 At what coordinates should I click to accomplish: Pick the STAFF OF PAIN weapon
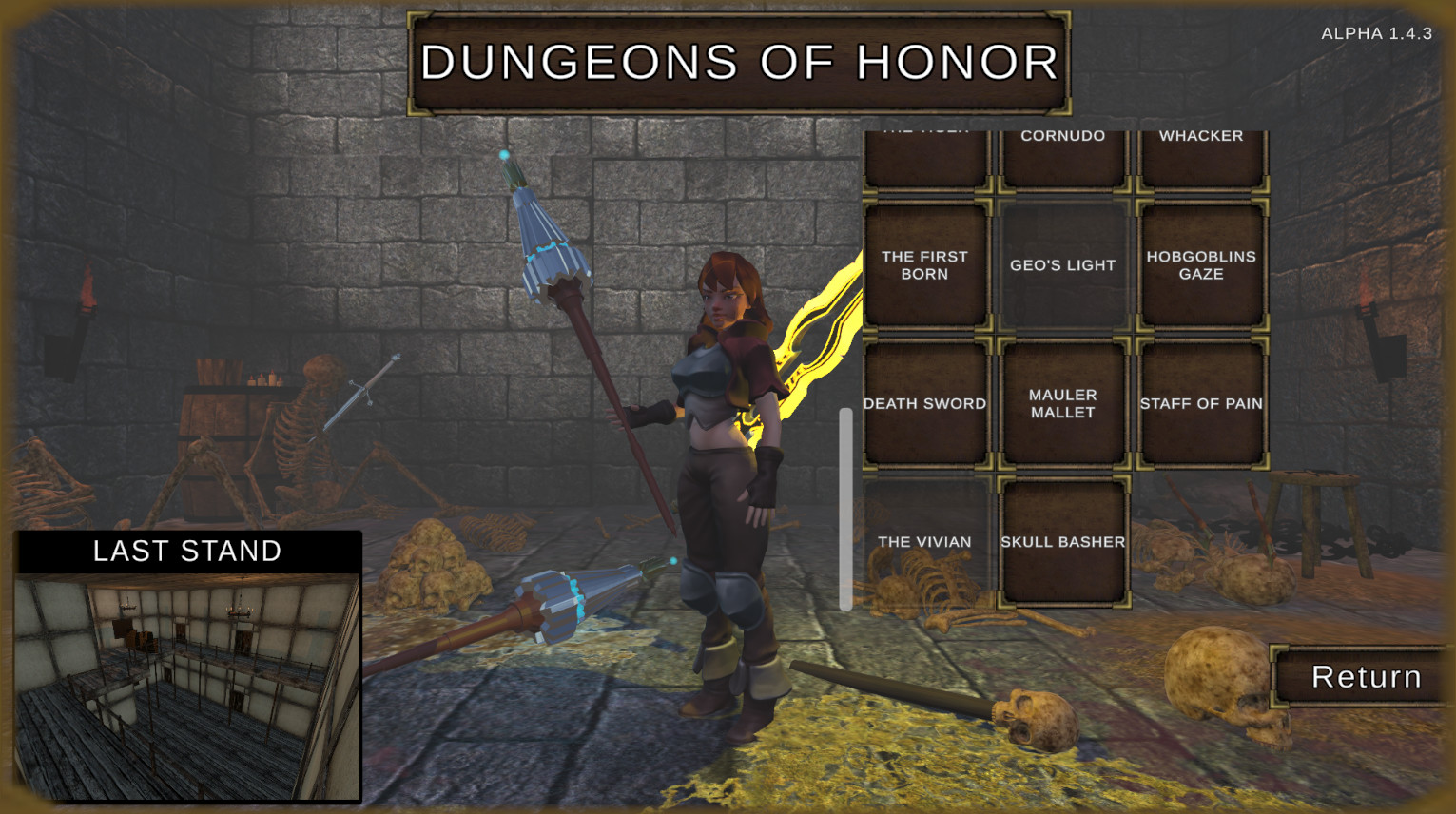[x=1201, y=403]
